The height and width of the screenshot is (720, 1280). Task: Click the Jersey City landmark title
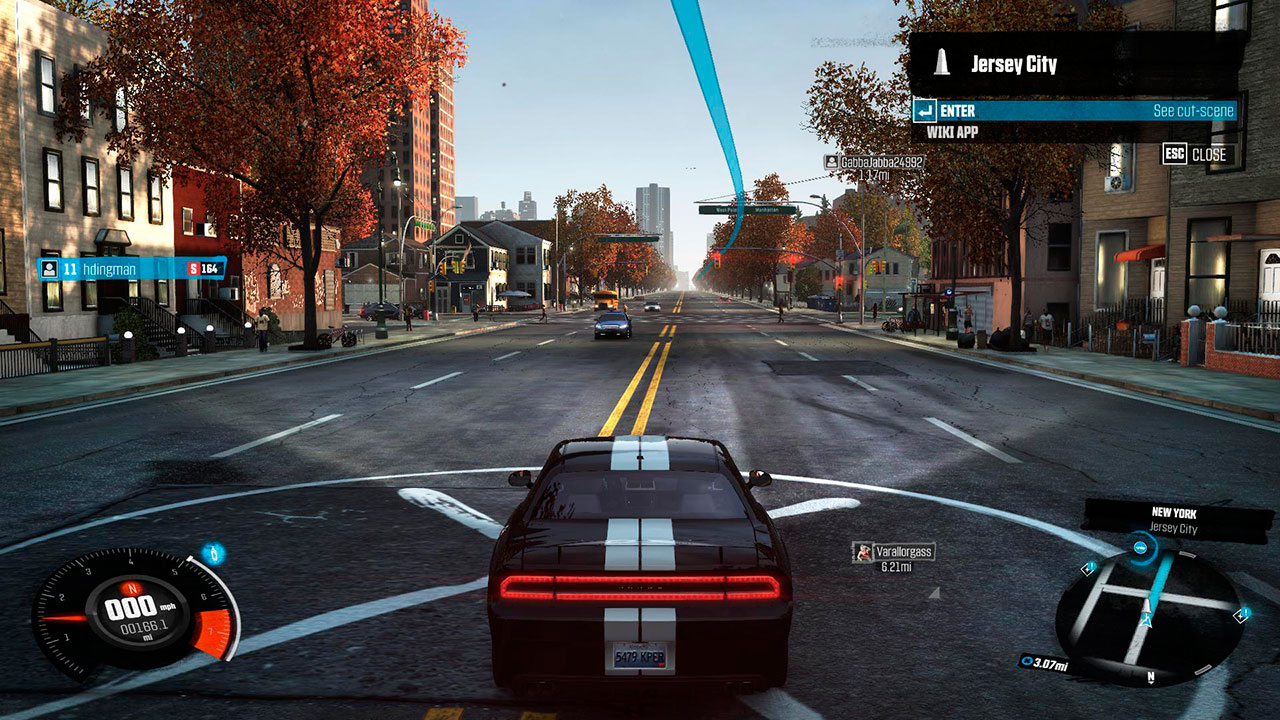click(x=1013, y=65)
